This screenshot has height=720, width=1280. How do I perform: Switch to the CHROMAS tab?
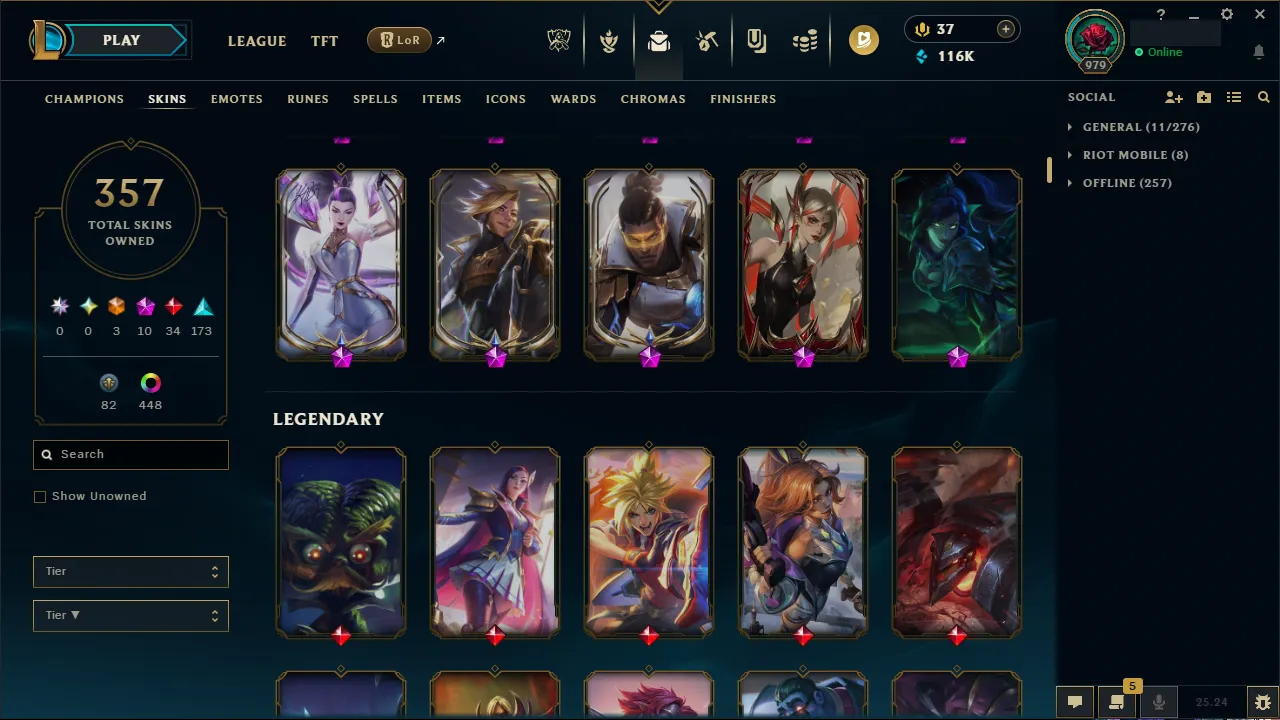[x=653, y=99]
